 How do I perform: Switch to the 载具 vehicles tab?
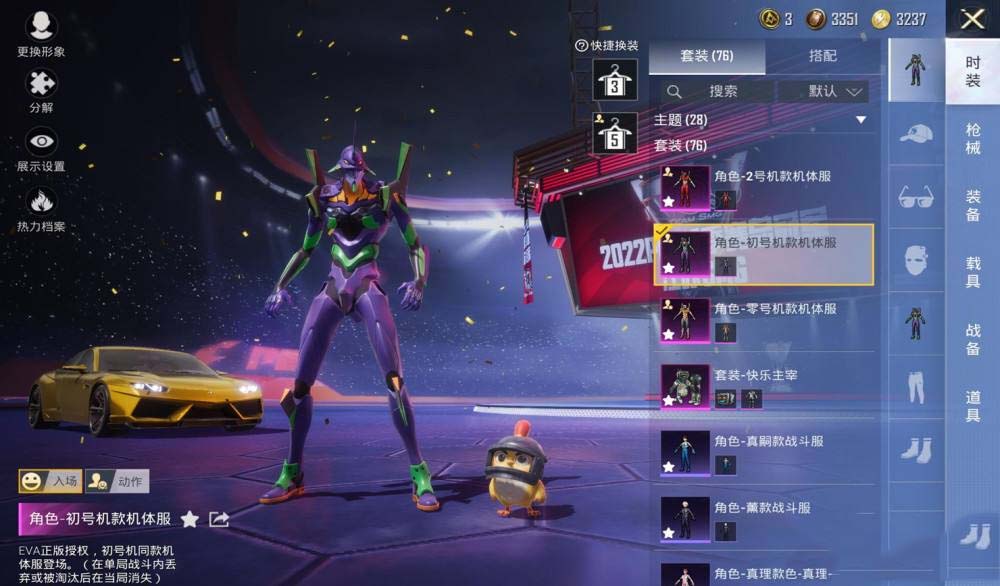973,272
